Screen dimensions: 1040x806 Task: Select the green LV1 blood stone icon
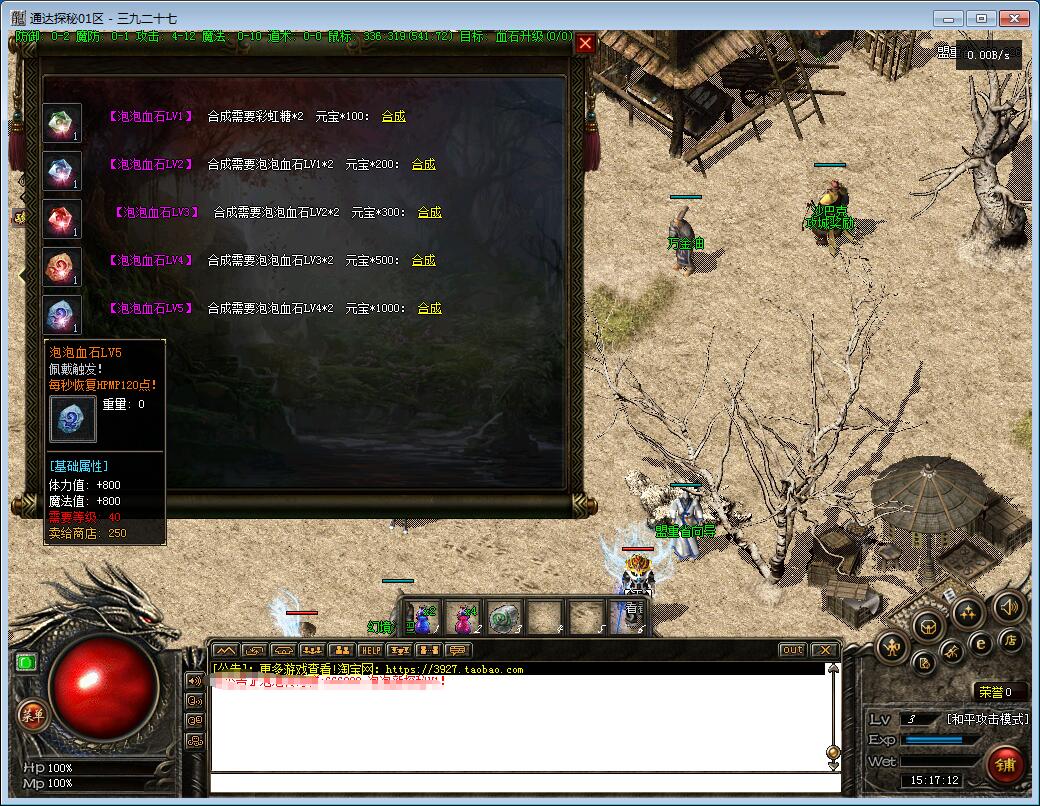click(x=62, y=123)
